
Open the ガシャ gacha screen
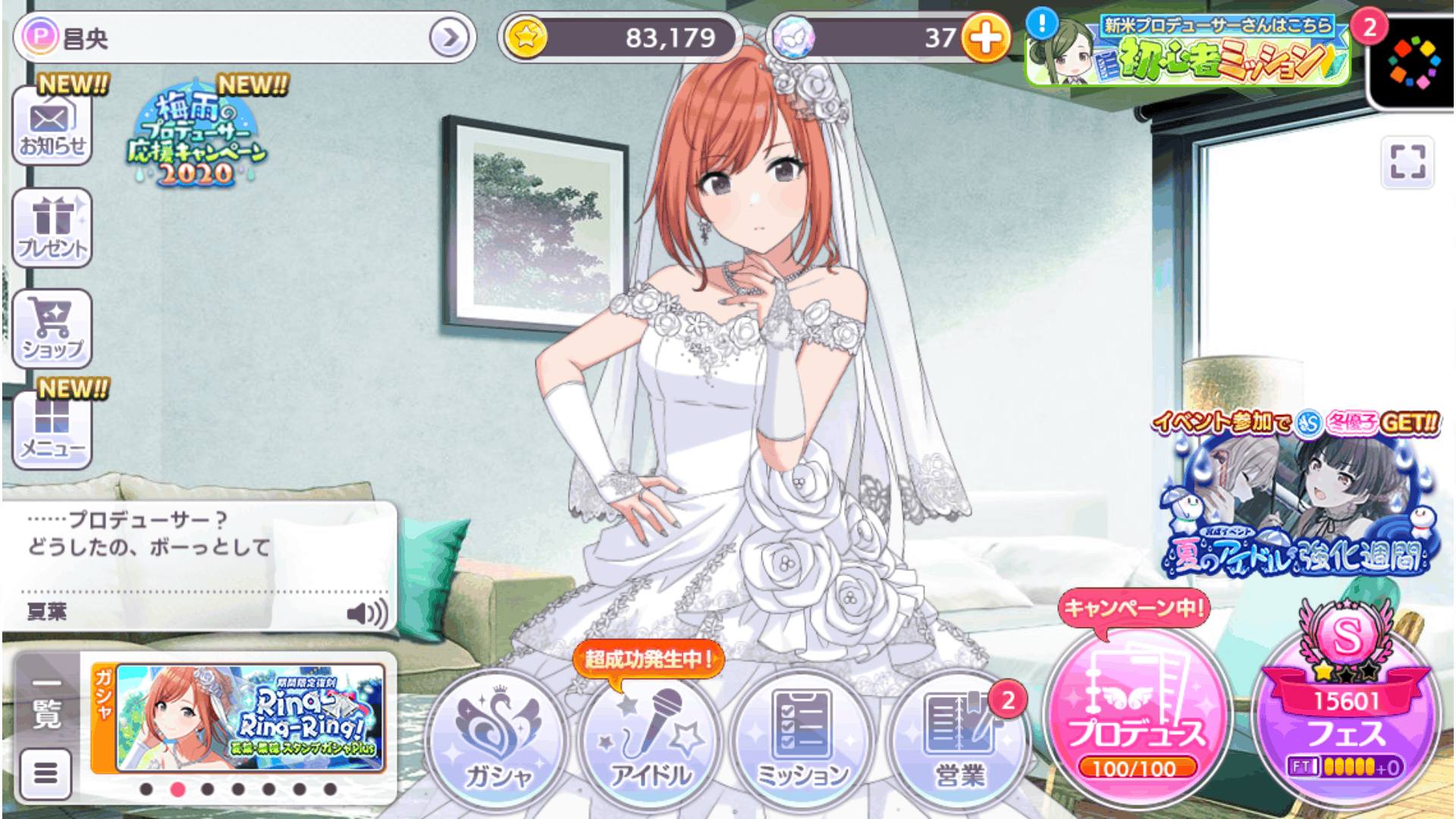click(498, 739)
